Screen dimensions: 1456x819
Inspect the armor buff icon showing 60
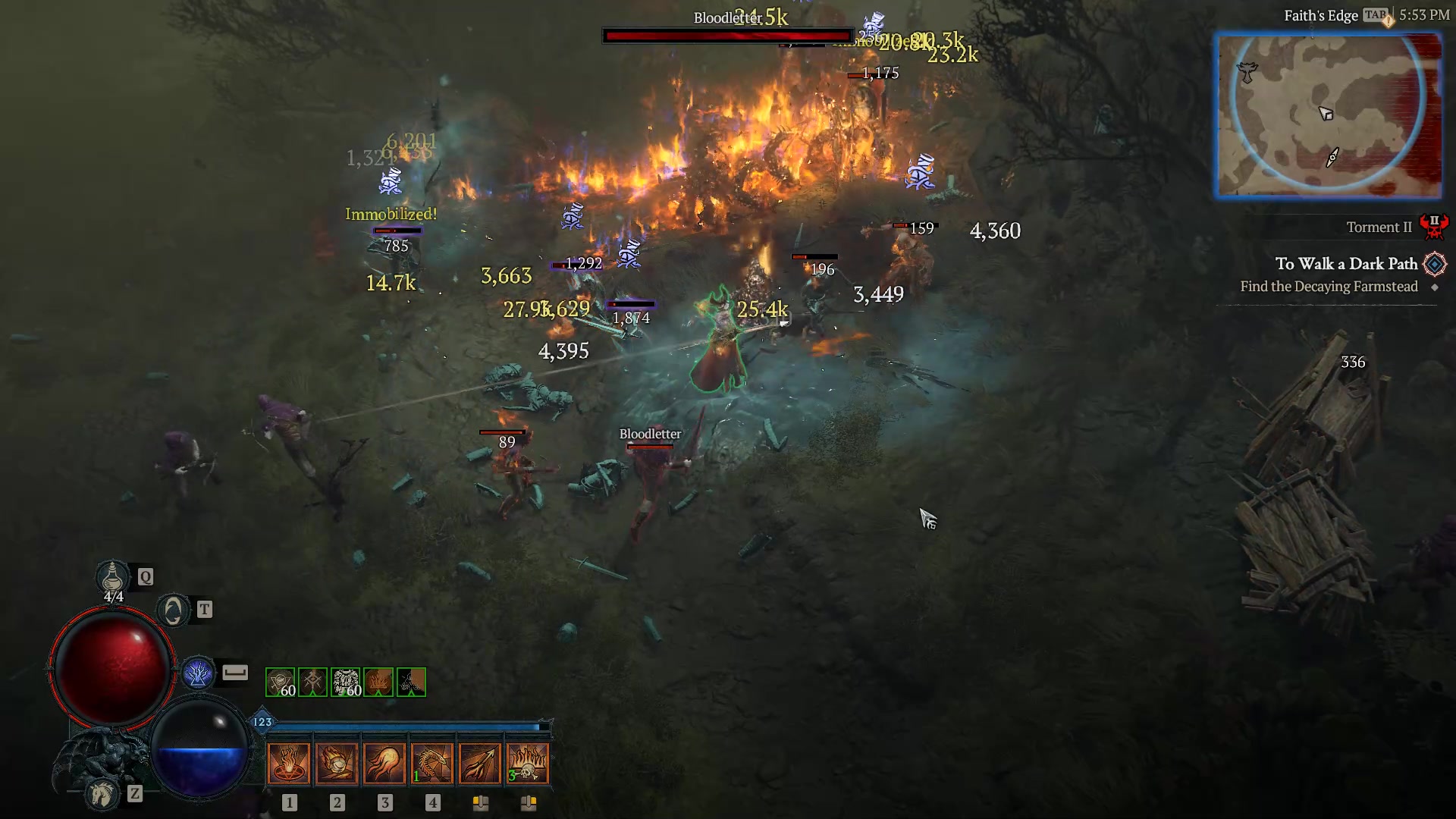[x=345, y=682]
